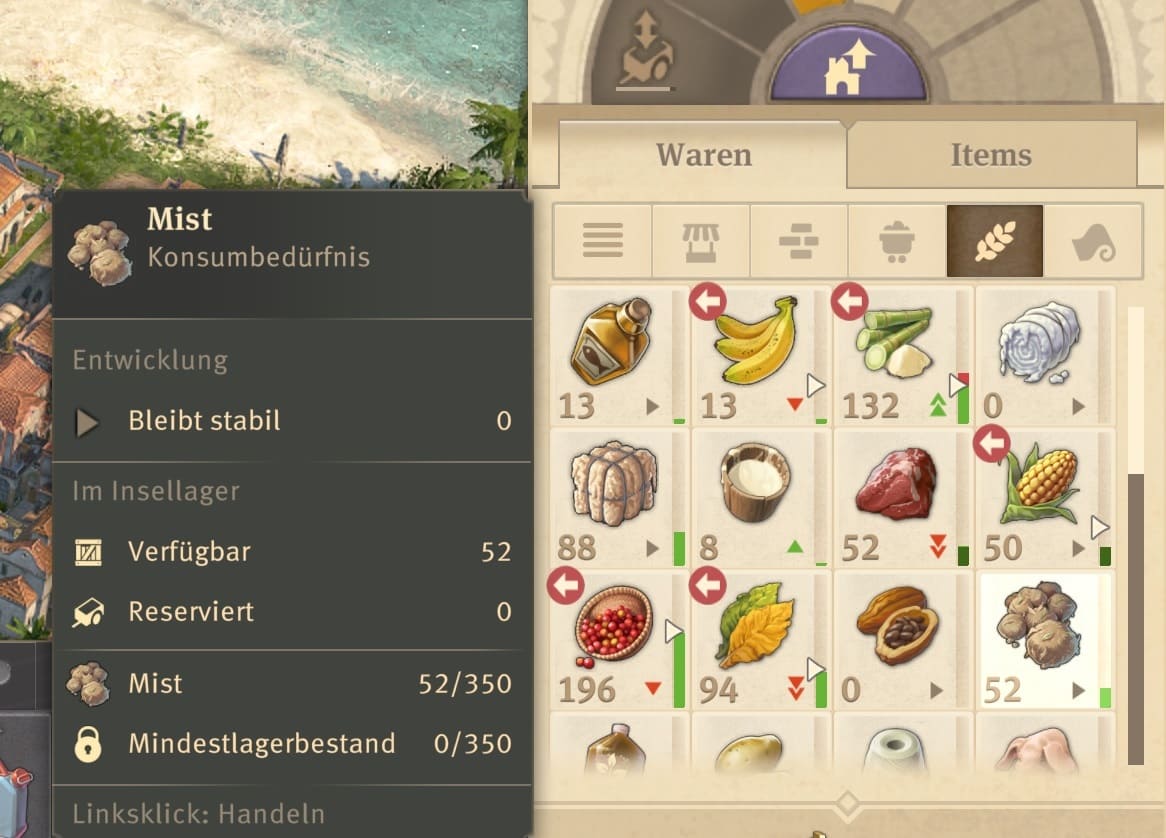Show all goods with the list filter
This screenshot has height=838, width=1166.
pos(602,241)
